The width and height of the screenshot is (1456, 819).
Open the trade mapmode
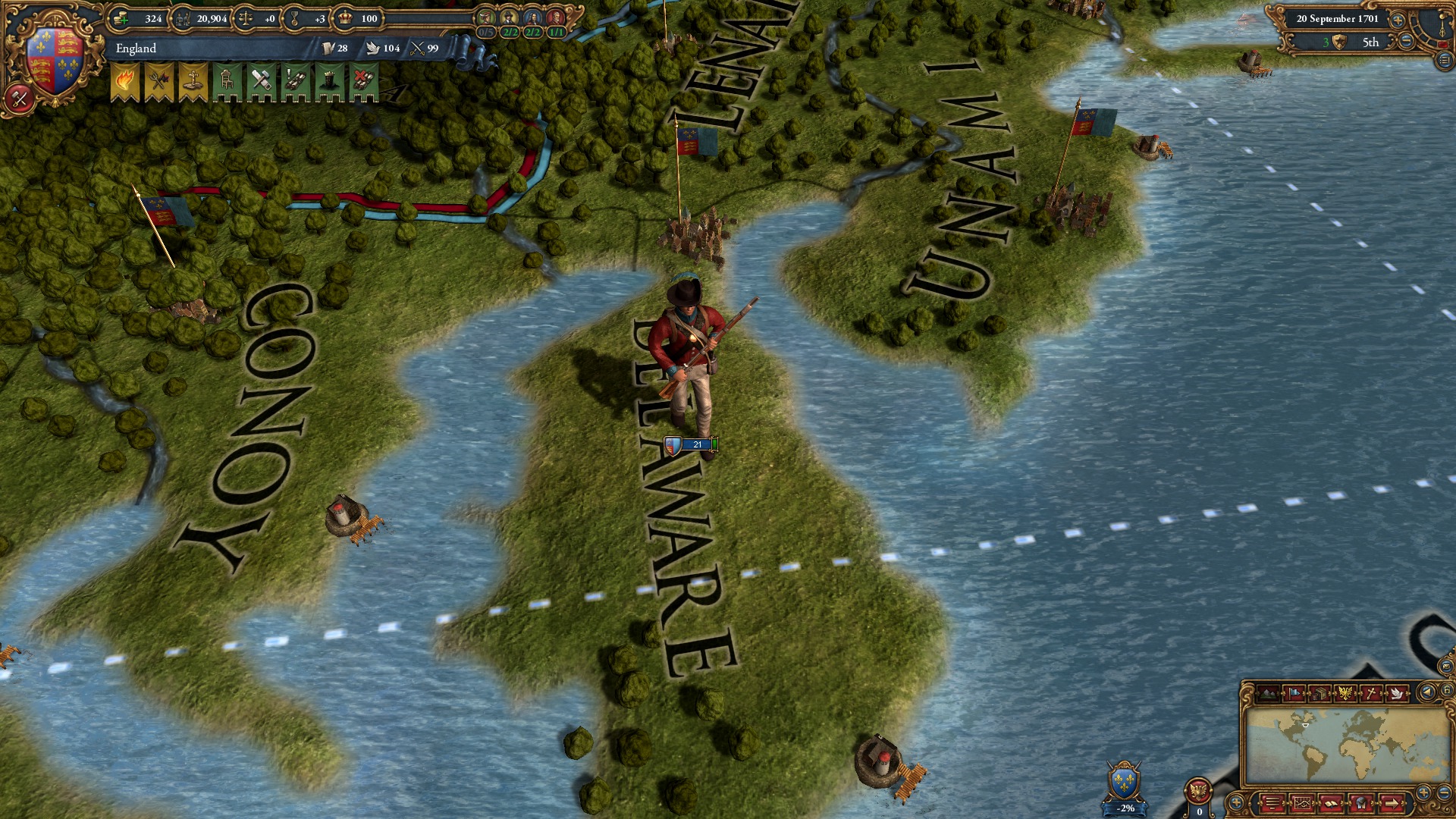(x=1321, y=693)
